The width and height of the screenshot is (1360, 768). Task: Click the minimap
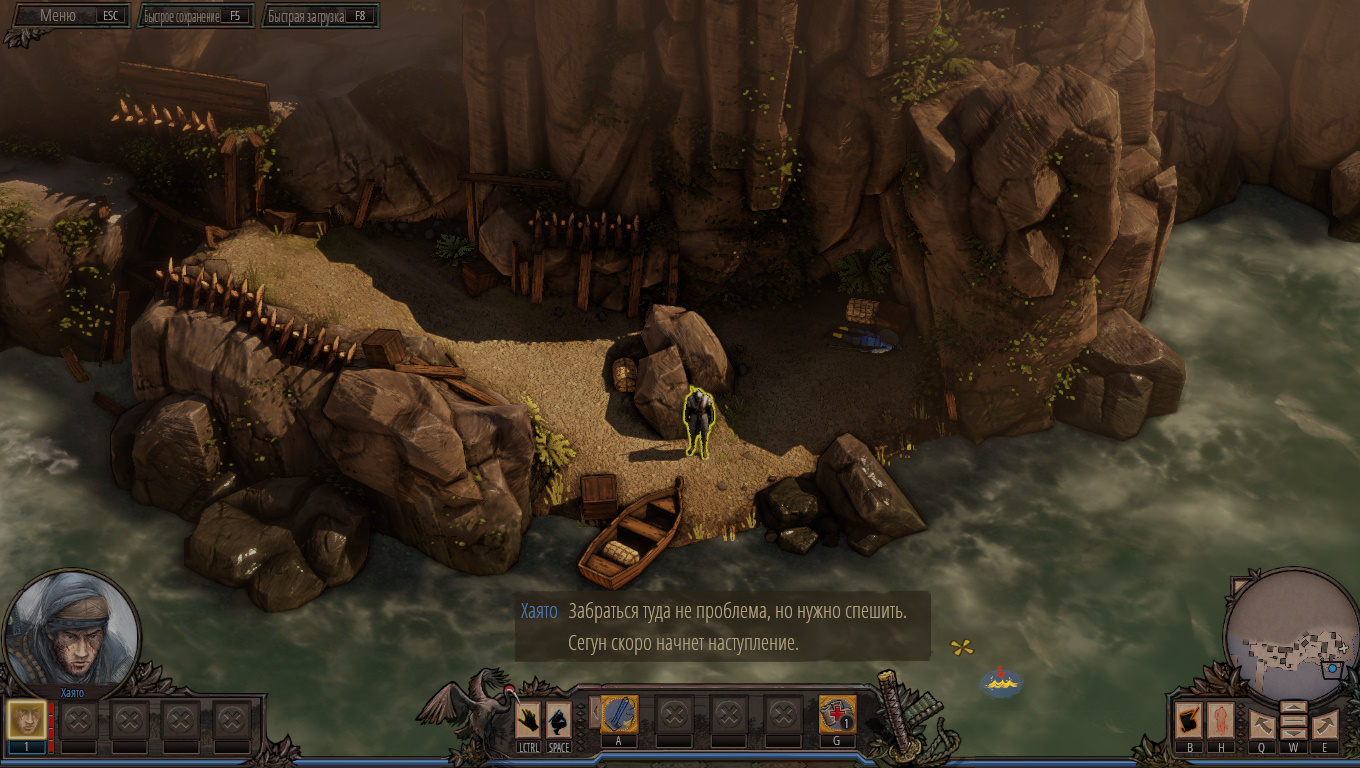pos(1292,640)
